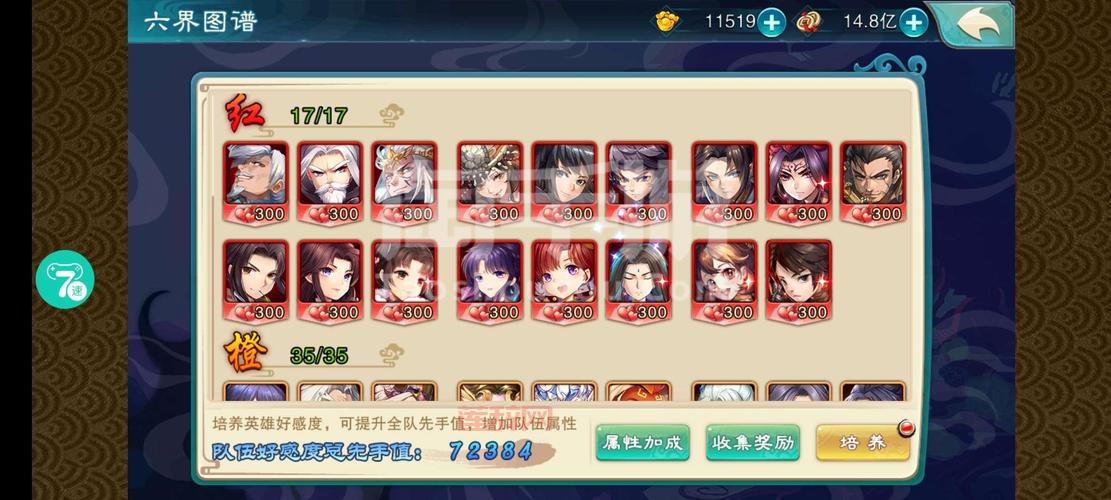This screenshot has height=500, width=1111.
Task: Add copper coins with the plus button
Action: coord(913,22)
